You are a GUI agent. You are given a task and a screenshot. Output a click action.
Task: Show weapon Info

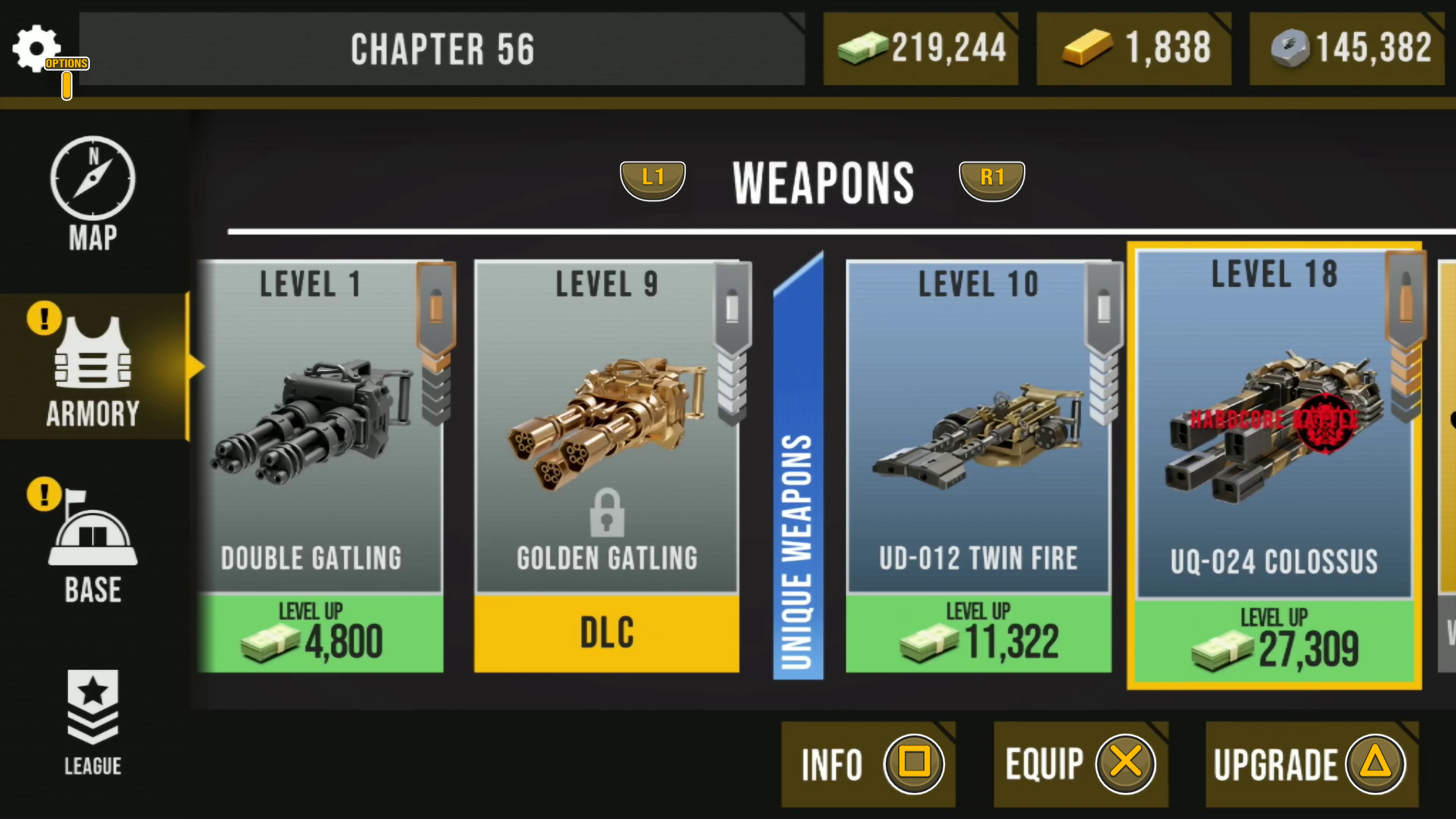(868, 764)
